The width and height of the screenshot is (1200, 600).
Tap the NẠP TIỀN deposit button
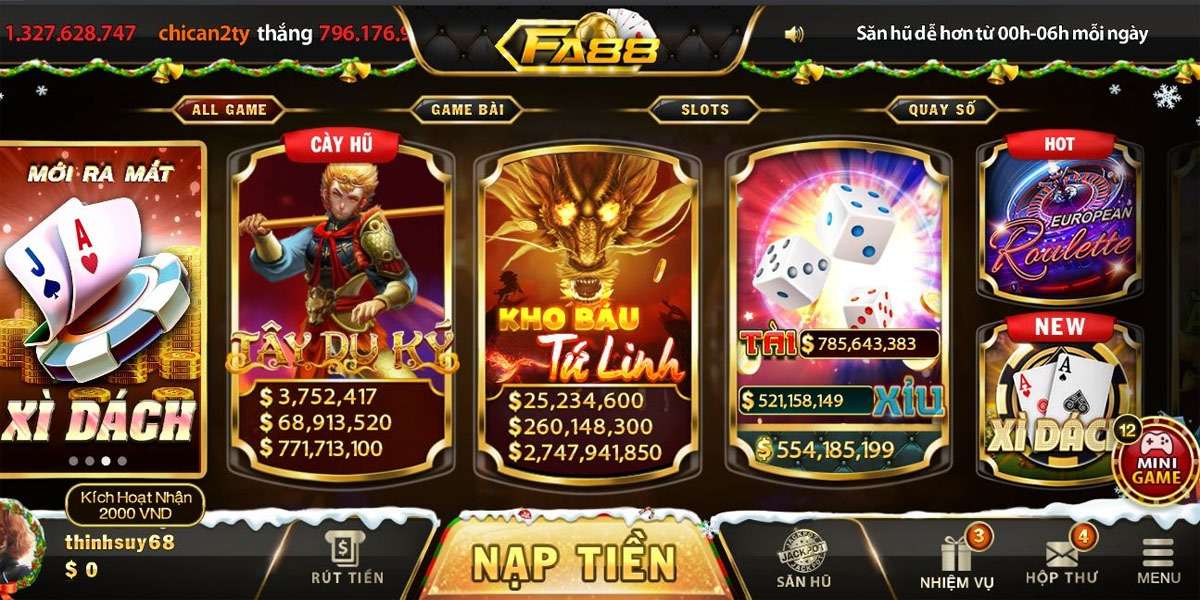coord(574,560)
